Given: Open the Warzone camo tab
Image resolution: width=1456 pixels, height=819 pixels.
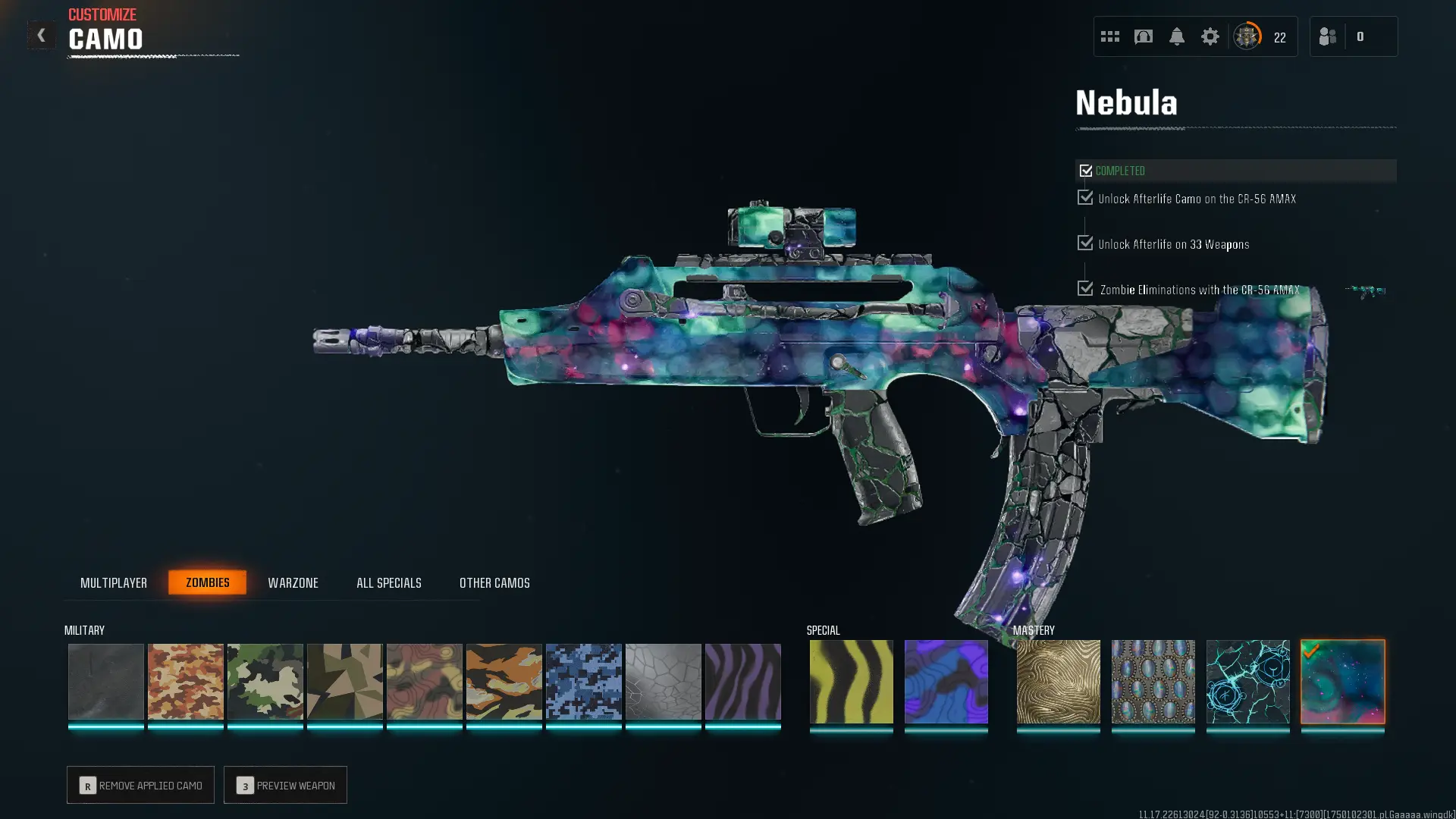Looking at the screenshot, I should point(293,582).
